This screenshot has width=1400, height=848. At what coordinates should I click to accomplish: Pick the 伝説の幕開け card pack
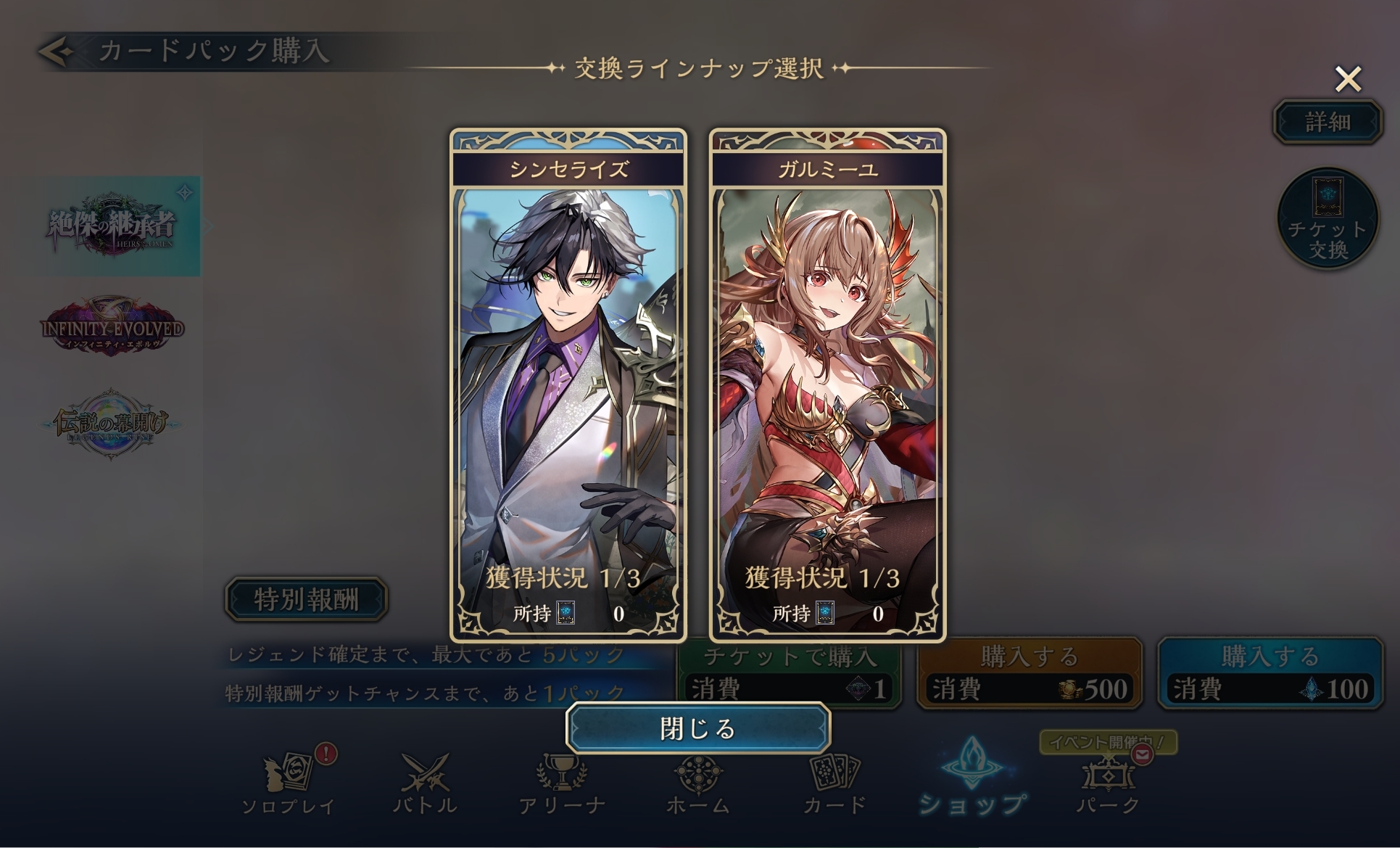pos(111,424)
